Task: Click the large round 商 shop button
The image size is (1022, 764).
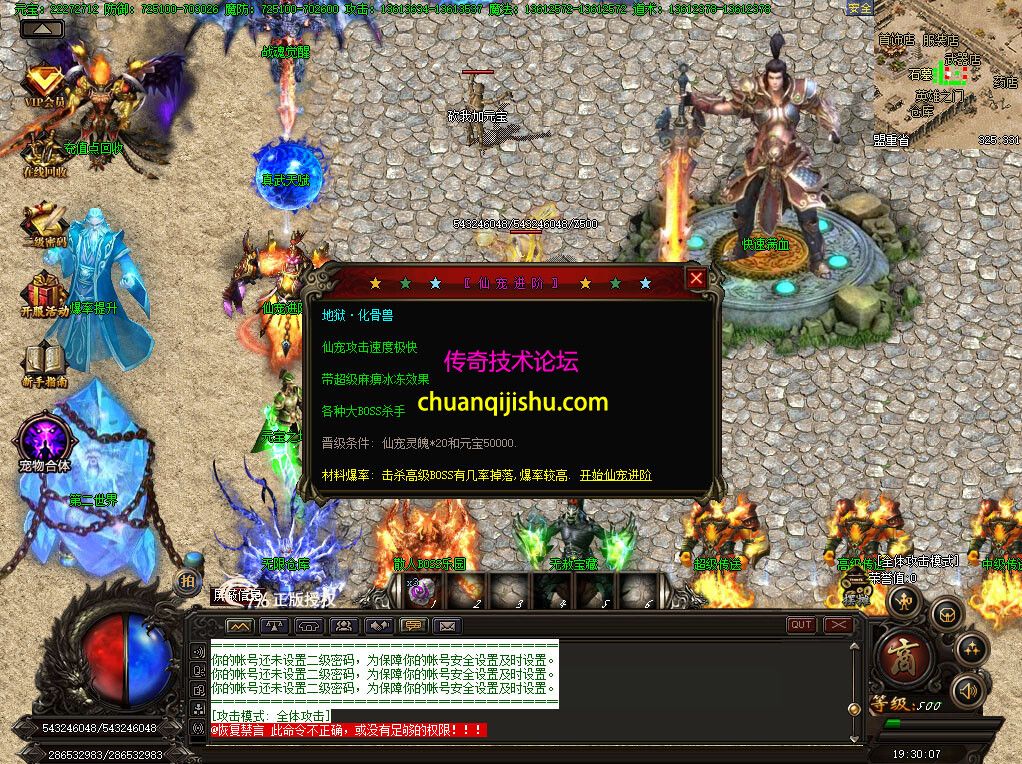Action: 905,658
